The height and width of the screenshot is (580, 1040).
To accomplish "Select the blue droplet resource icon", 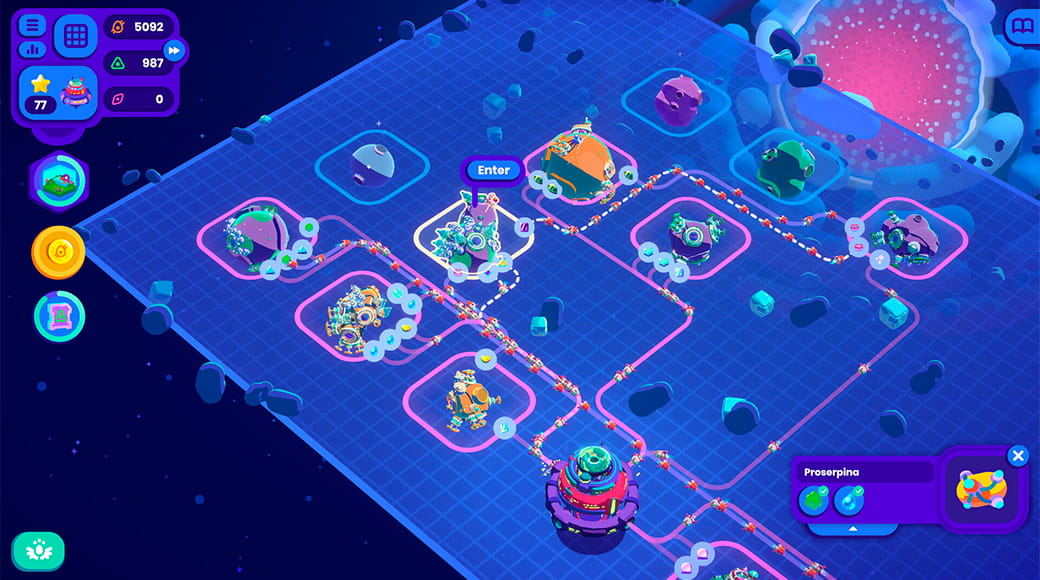I will (848, 499).
